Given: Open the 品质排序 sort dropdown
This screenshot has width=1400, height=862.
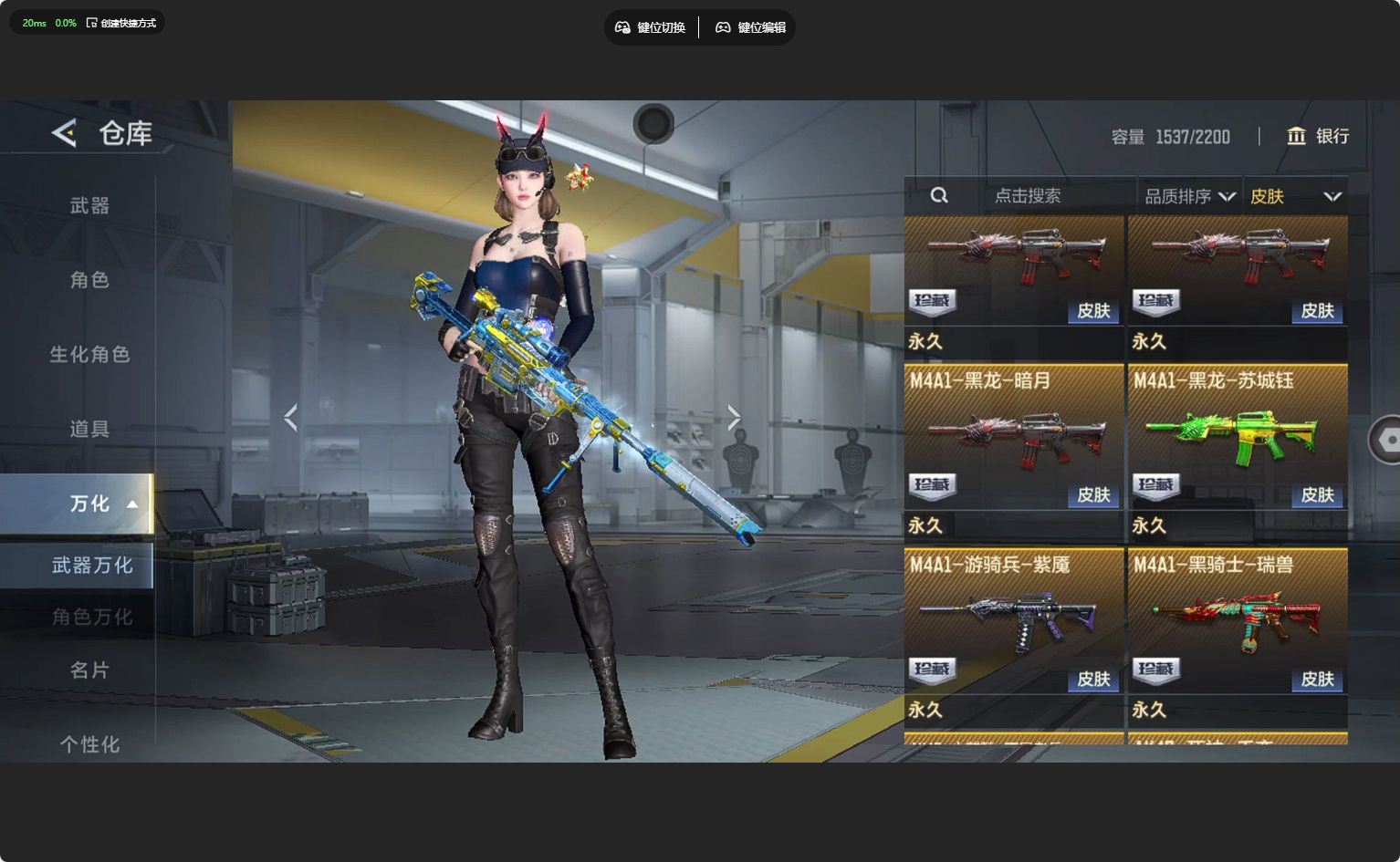Looking at the screenshot, I should point(1189,196).
